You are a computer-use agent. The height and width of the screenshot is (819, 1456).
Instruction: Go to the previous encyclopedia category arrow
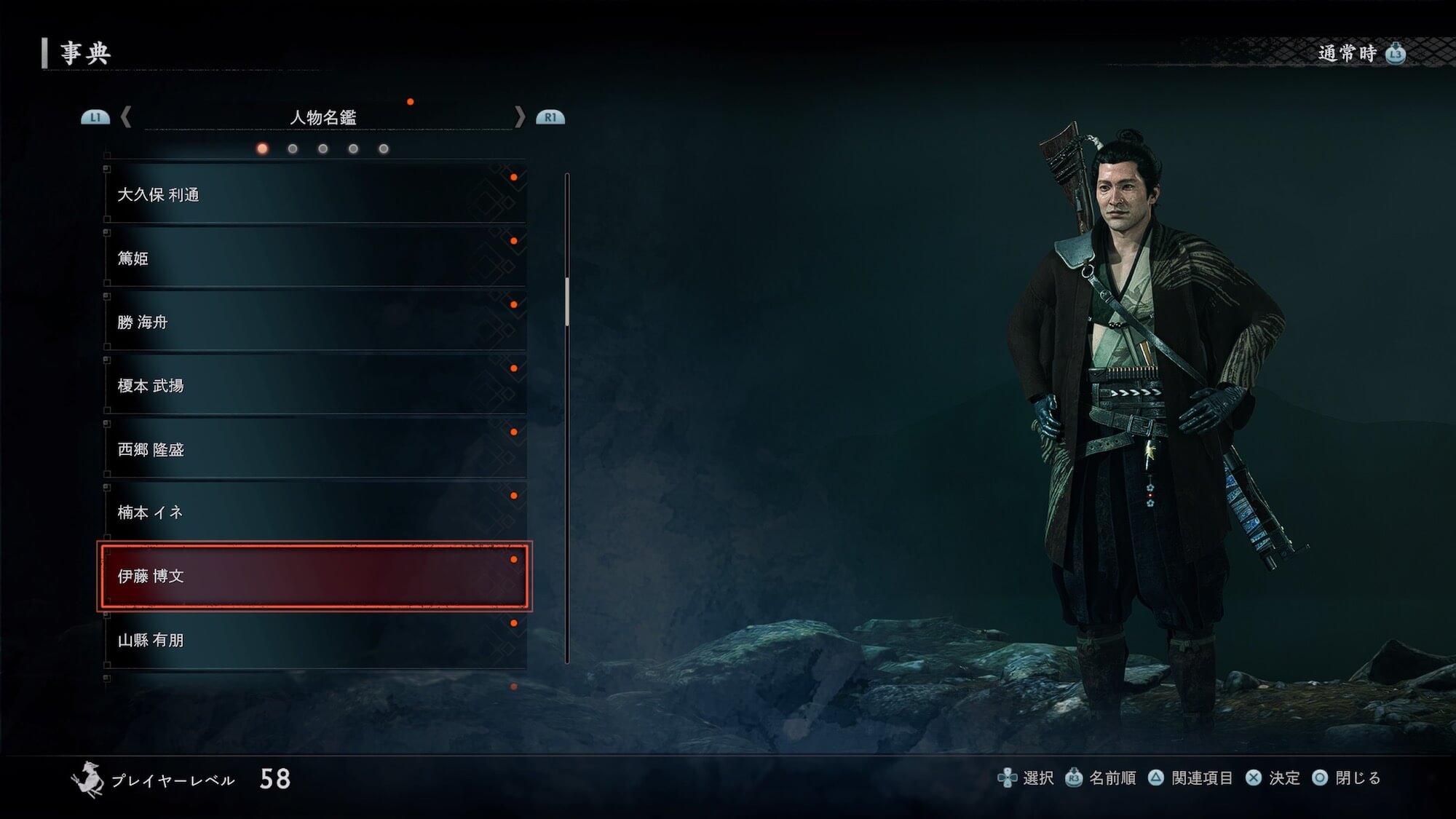click(x=126, y=117)
